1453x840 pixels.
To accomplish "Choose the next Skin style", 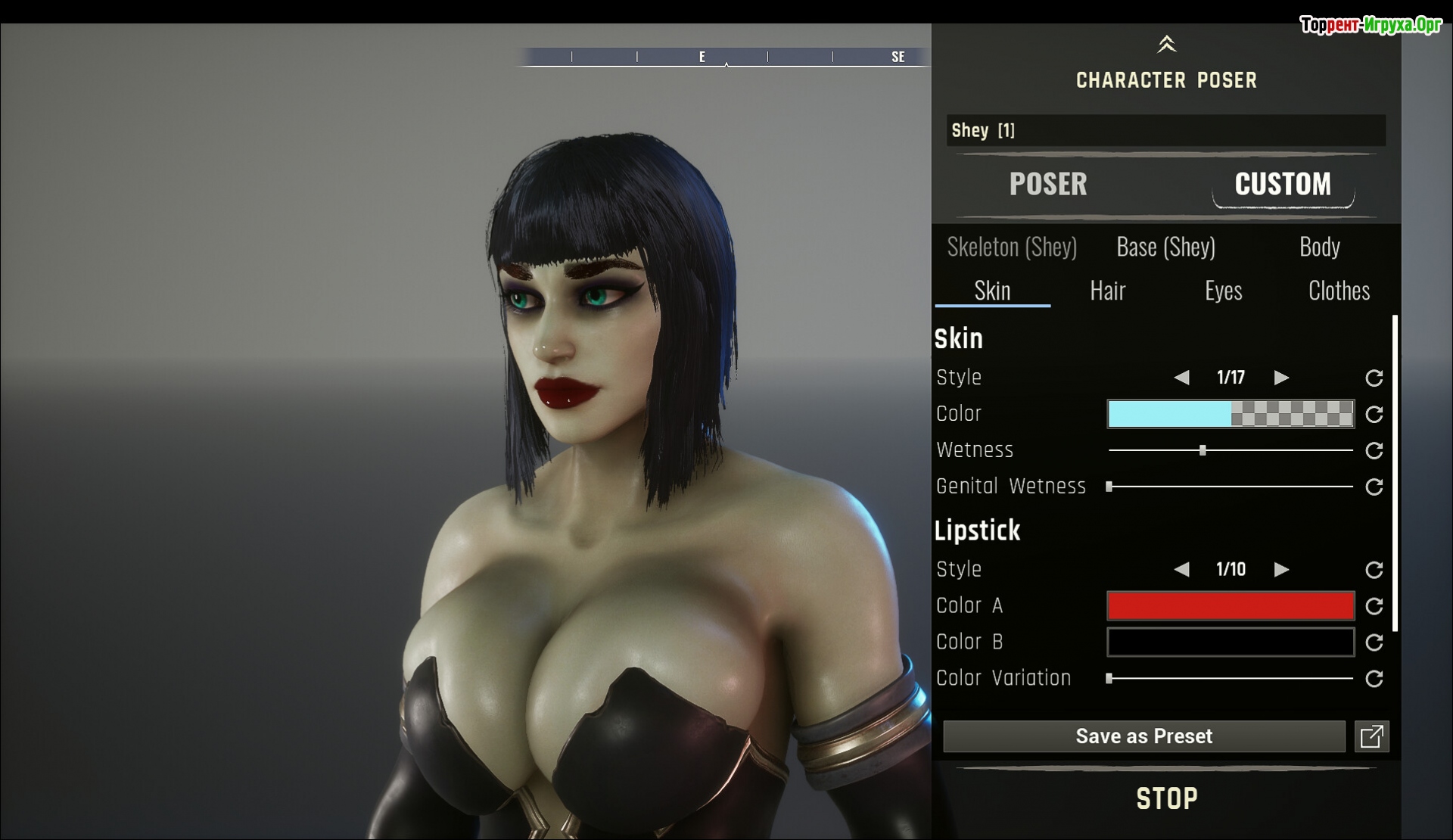I will (x=1281, y=378).
